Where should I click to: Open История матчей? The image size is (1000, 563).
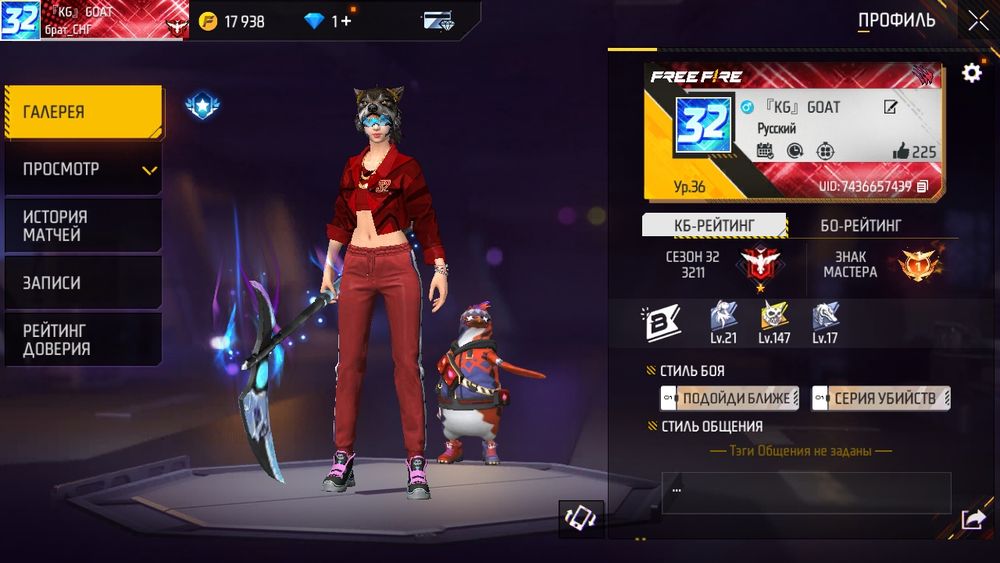click(83, 226)
